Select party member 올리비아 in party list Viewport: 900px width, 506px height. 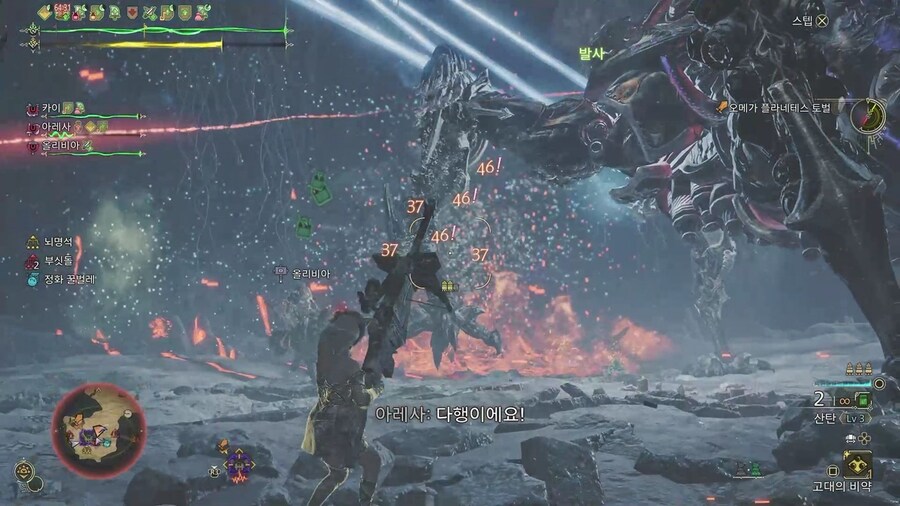click(x=62, y=146)
